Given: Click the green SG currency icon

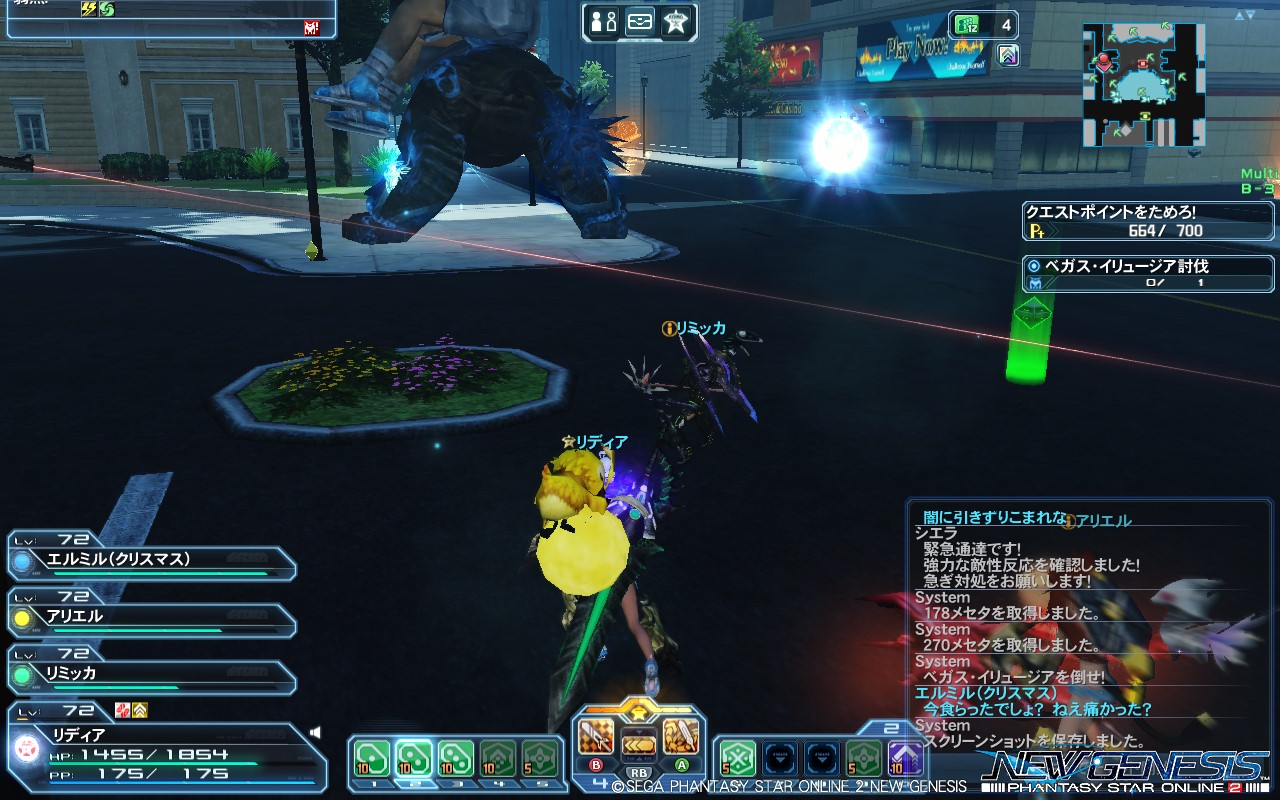Looking at the screenshot, I should (967, 25).
